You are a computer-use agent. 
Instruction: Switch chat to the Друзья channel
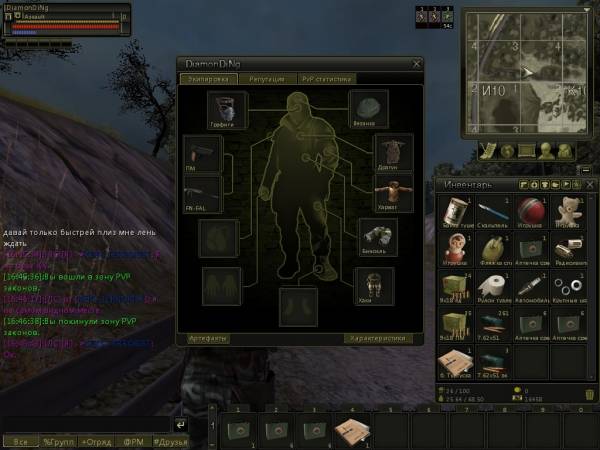(x=171, y=440)
